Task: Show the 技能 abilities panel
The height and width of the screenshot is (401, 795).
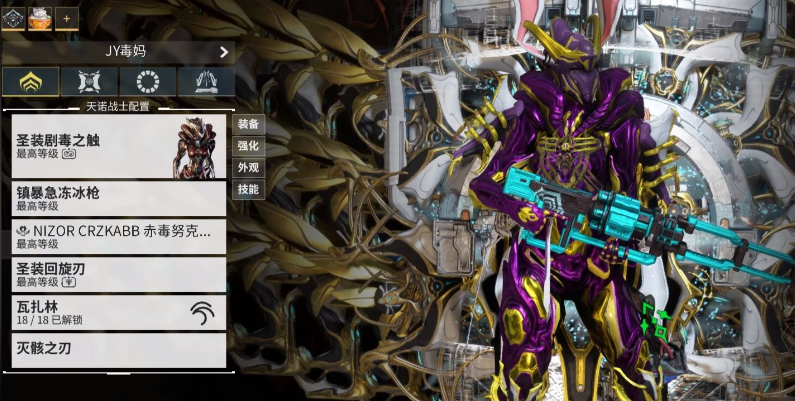Action: 248,189
